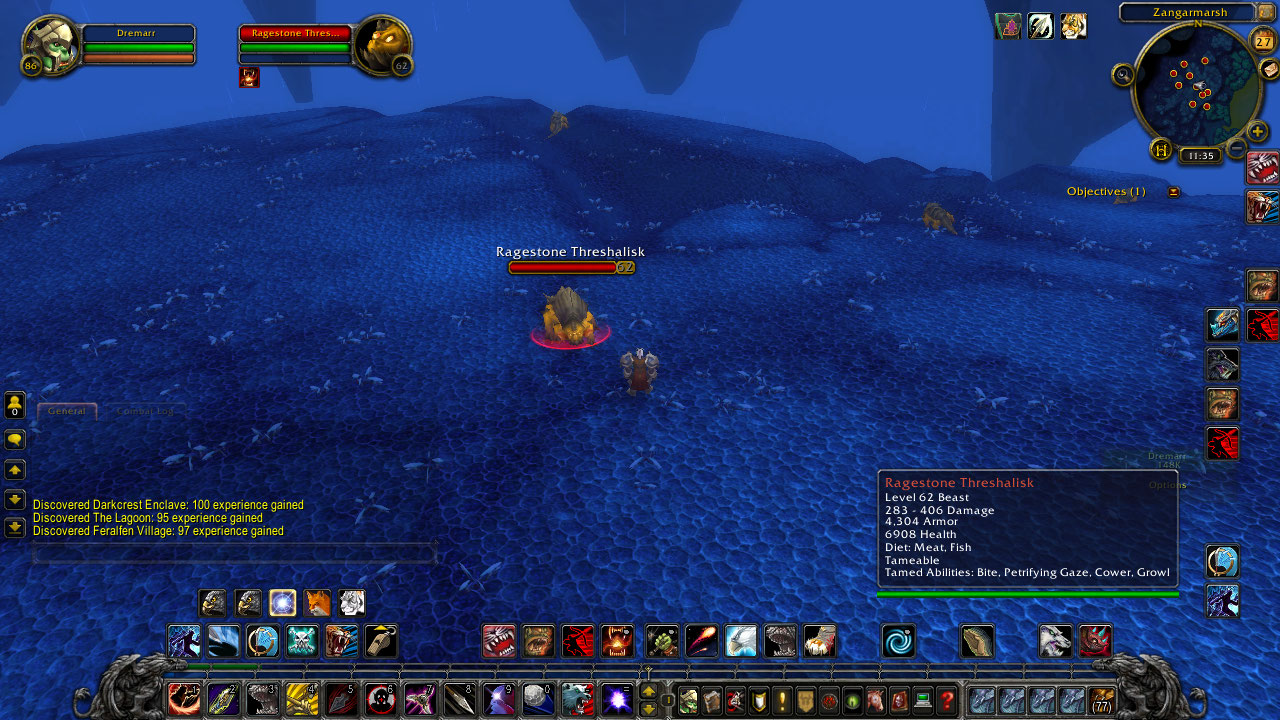This screenshot has width=1280, height=720.
Task: Open the backpack showing 77 free slots
Action: tap(1102, 700)
